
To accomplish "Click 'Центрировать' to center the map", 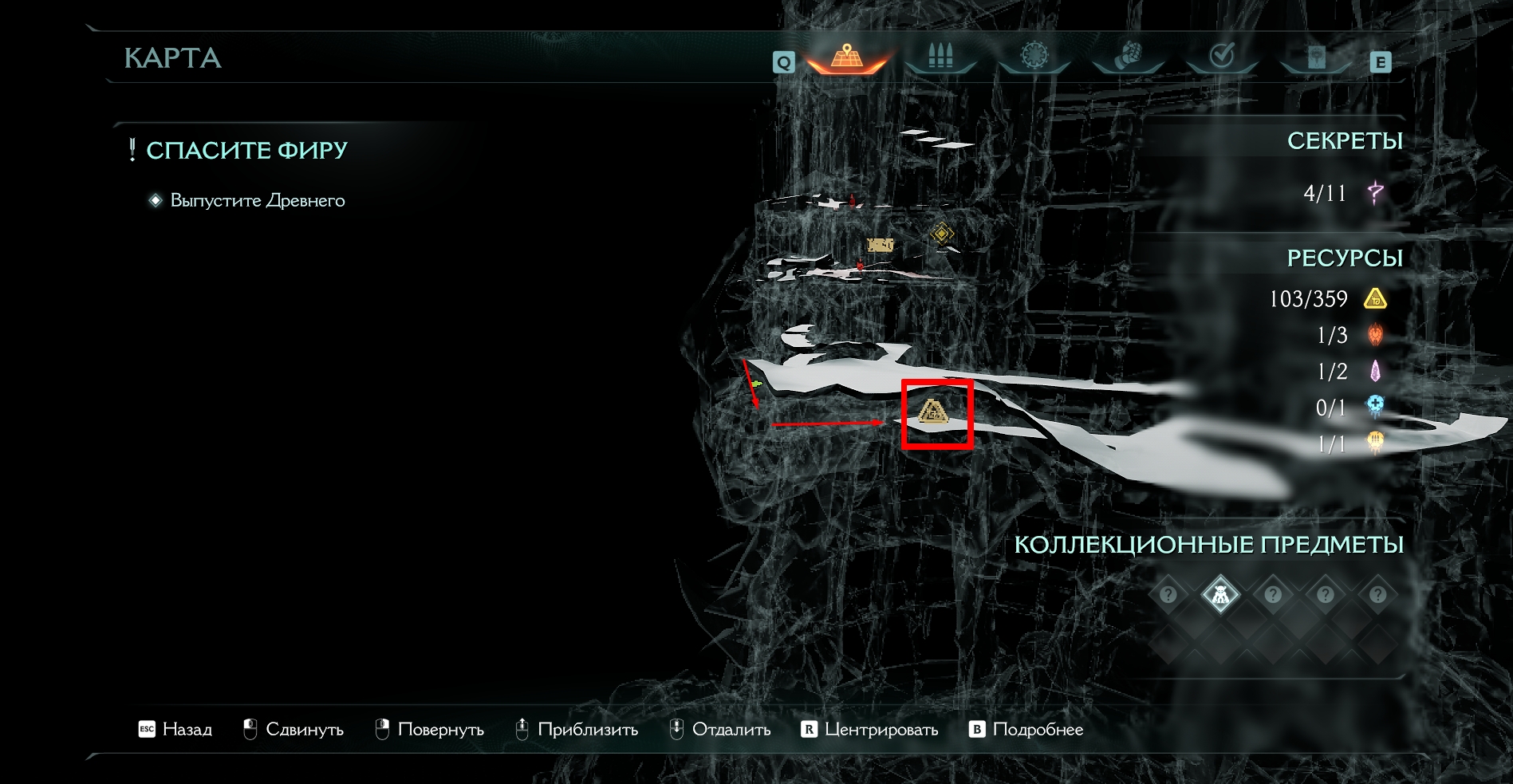I will click(x=869, y=729).
